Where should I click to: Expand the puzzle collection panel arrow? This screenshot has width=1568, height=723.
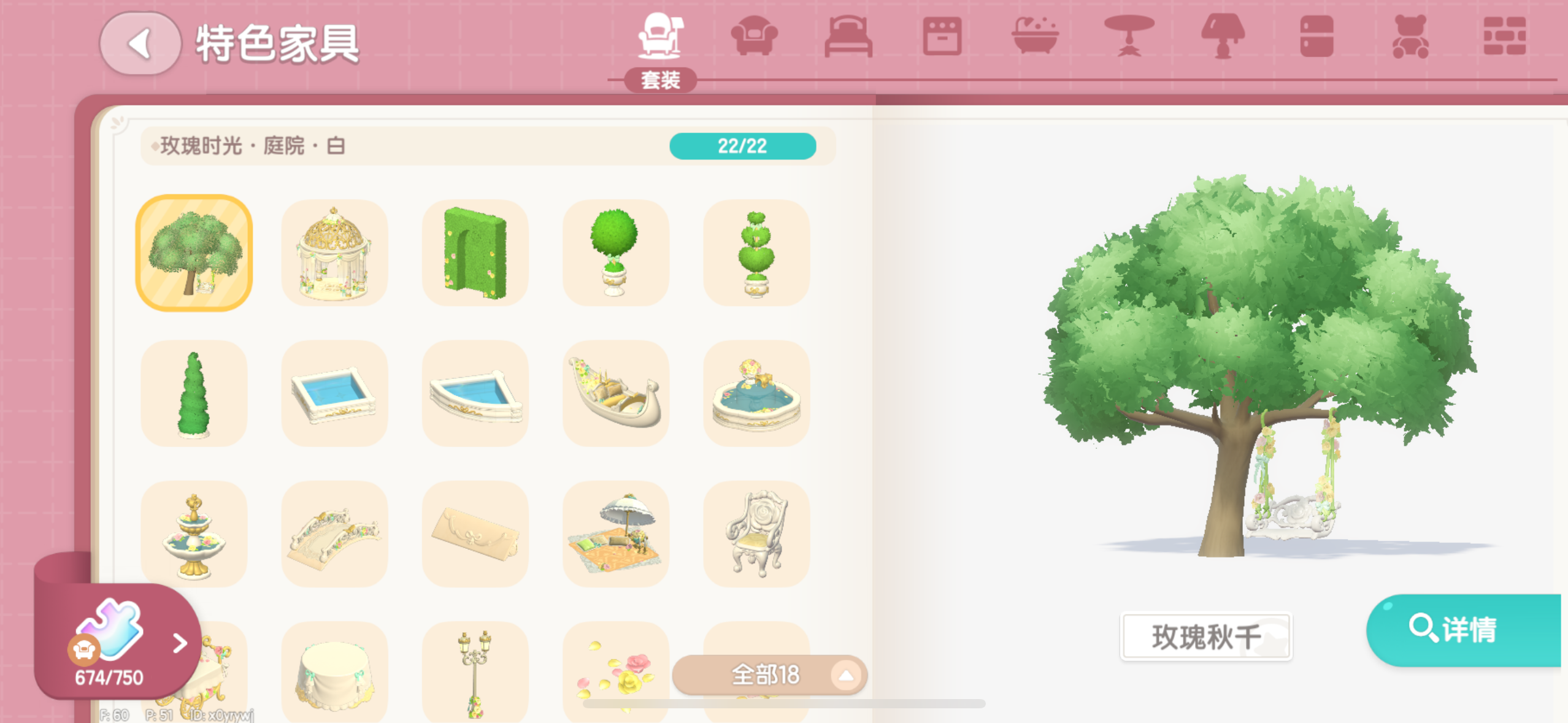coord(180,644)
